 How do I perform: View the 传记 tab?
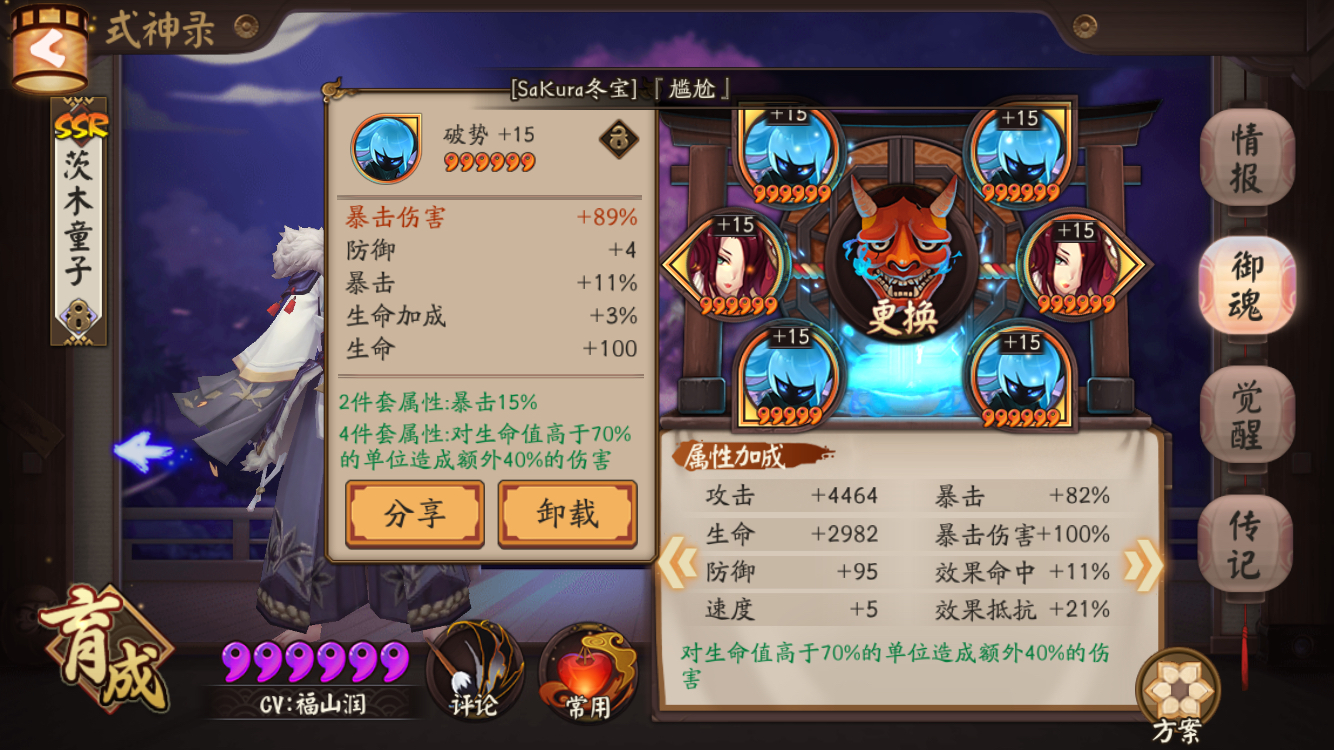pyautogui.click(x=1248, y=536)
